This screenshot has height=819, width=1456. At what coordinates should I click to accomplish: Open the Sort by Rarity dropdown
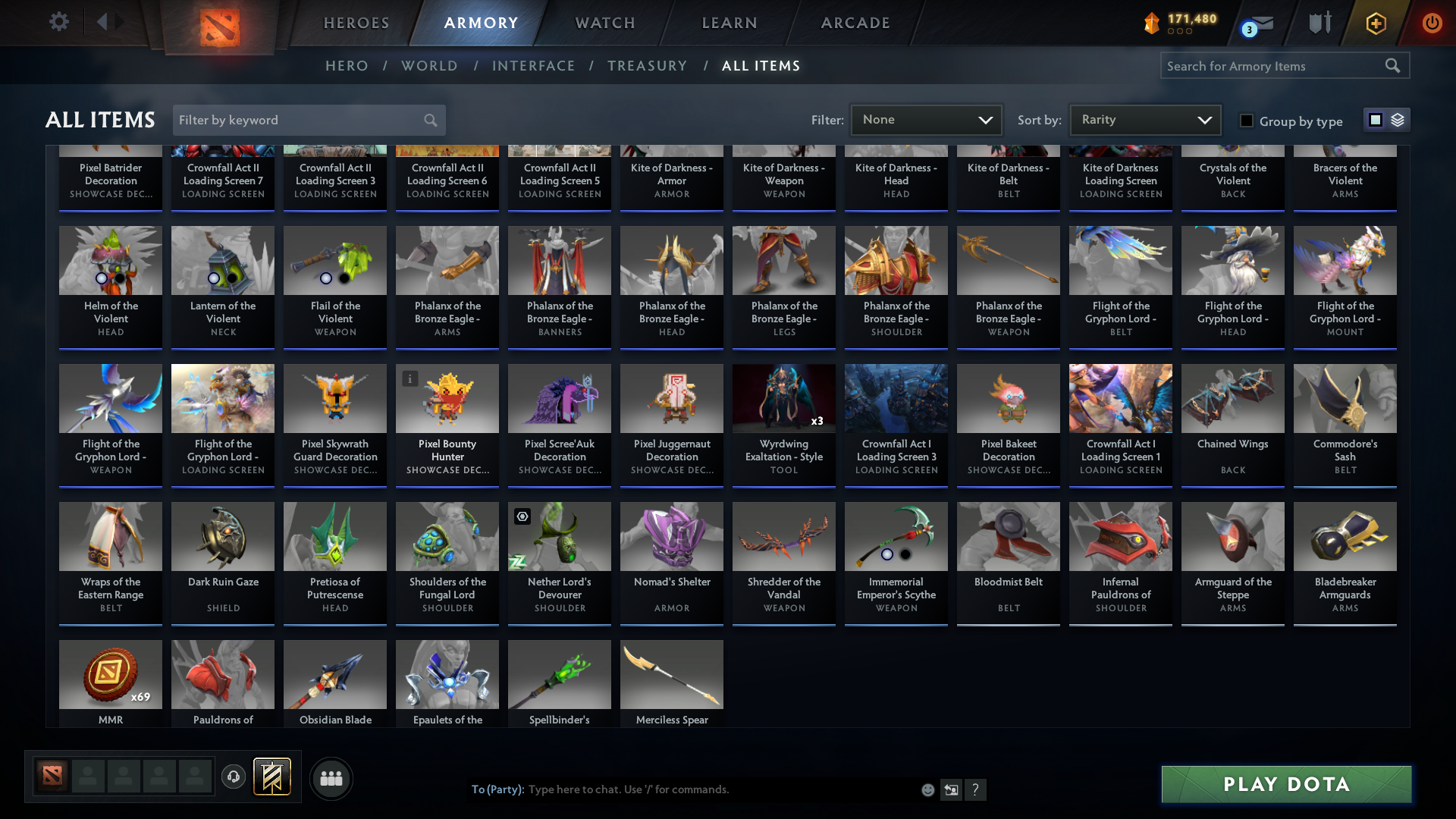1144,119
